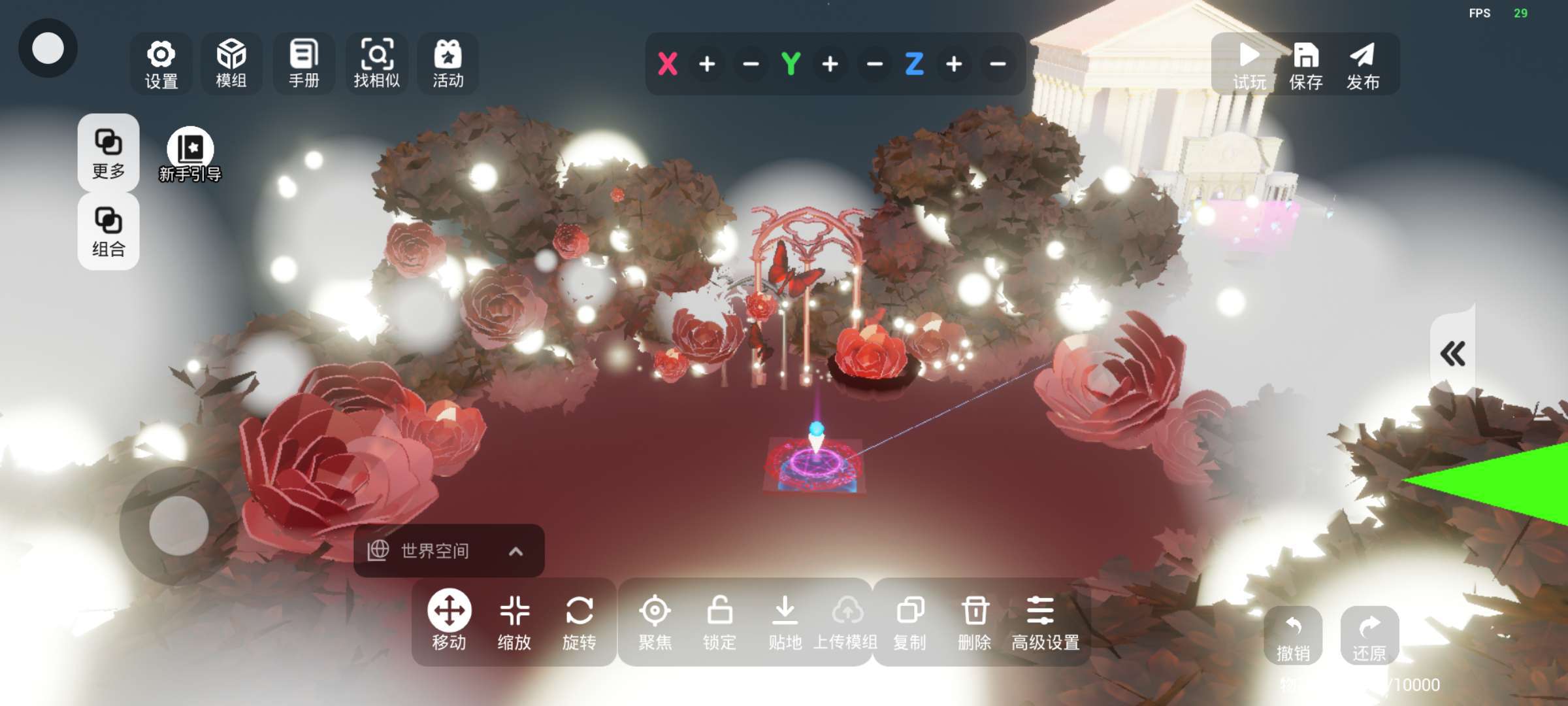The image size is (1568, 706).
Task: Delete the object with 删除
Action: pyautogui.click(x=975, y=622)
